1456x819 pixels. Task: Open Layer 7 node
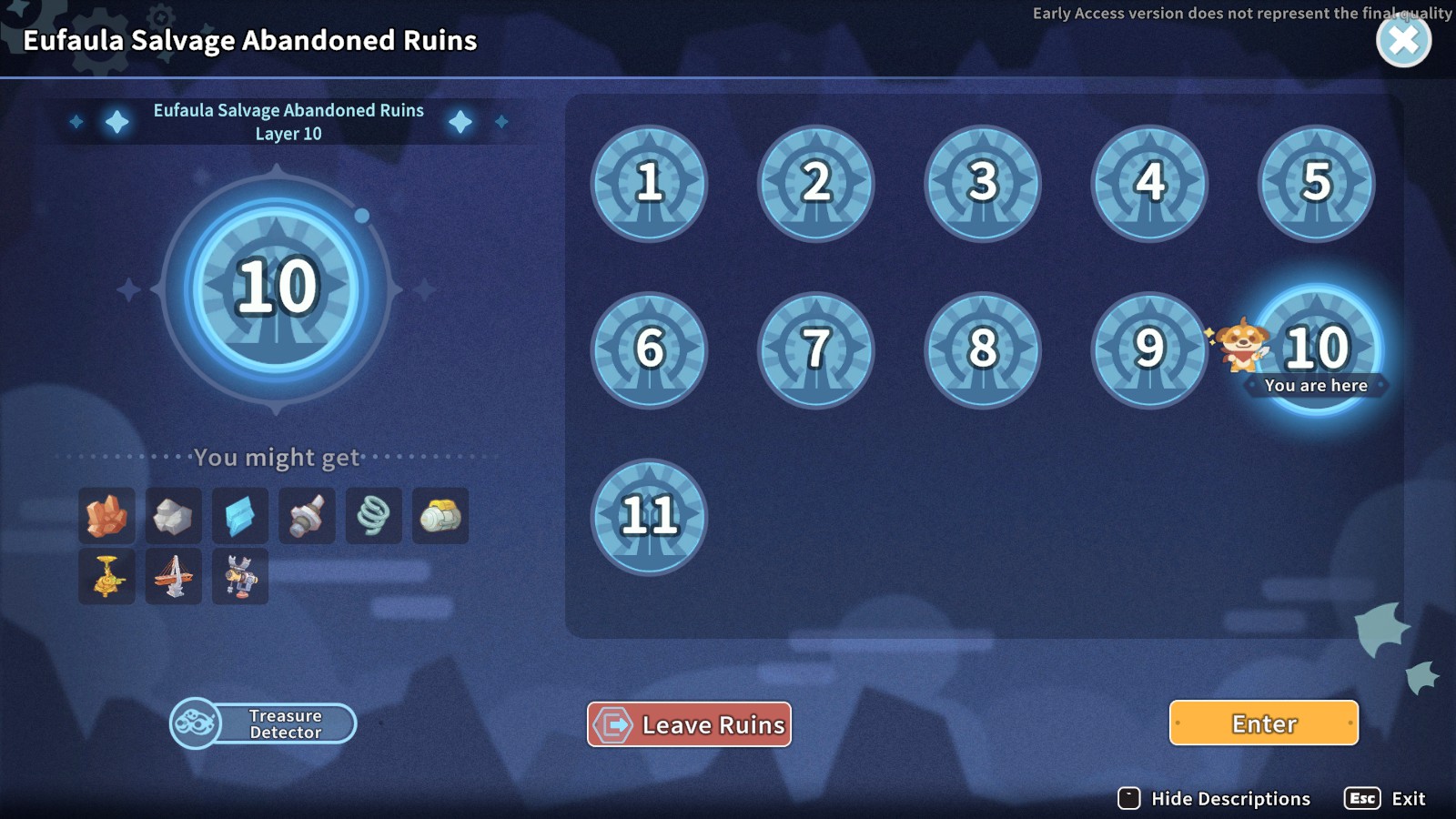coord(815,350)
